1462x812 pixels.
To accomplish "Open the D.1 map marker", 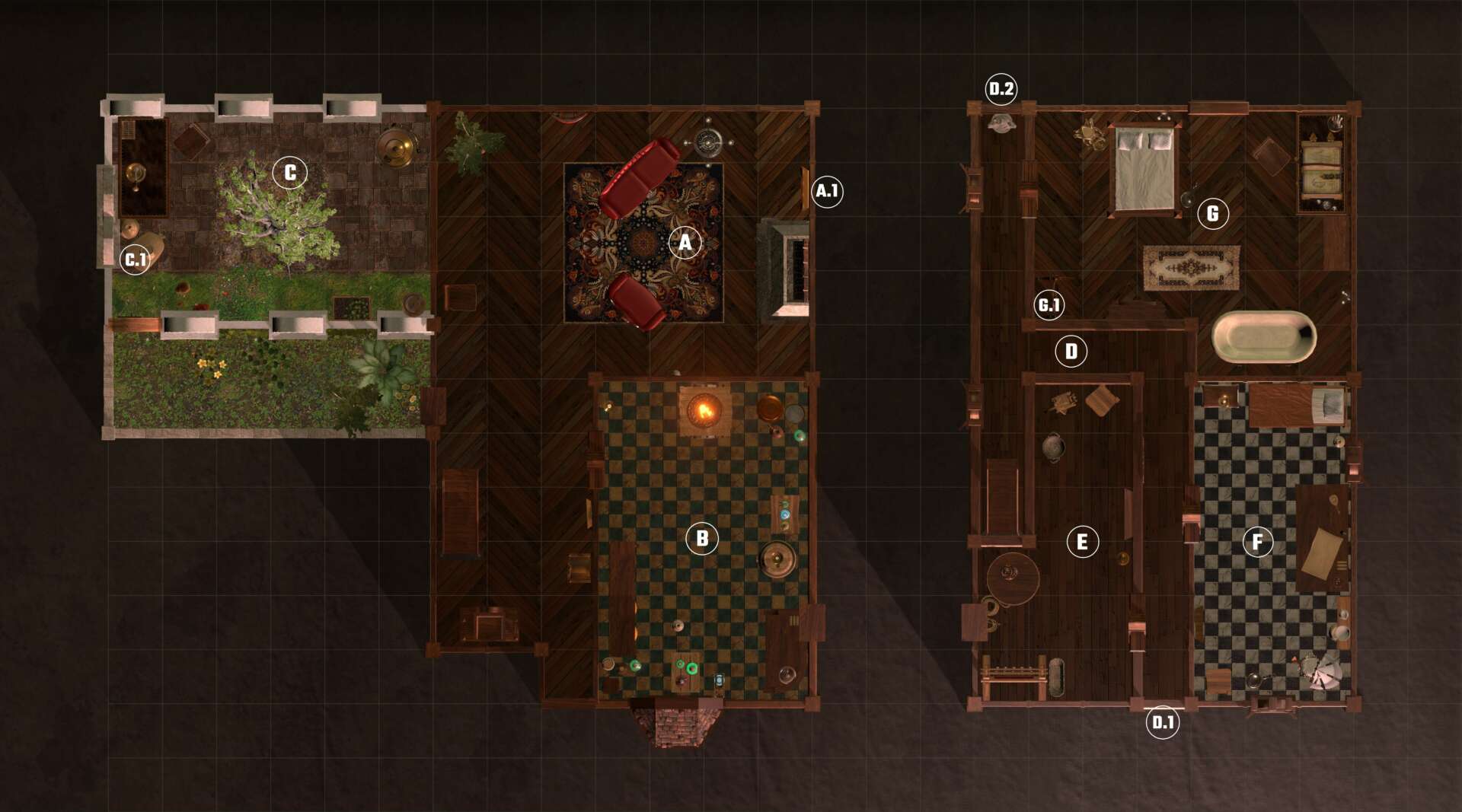I will 1163,722.
